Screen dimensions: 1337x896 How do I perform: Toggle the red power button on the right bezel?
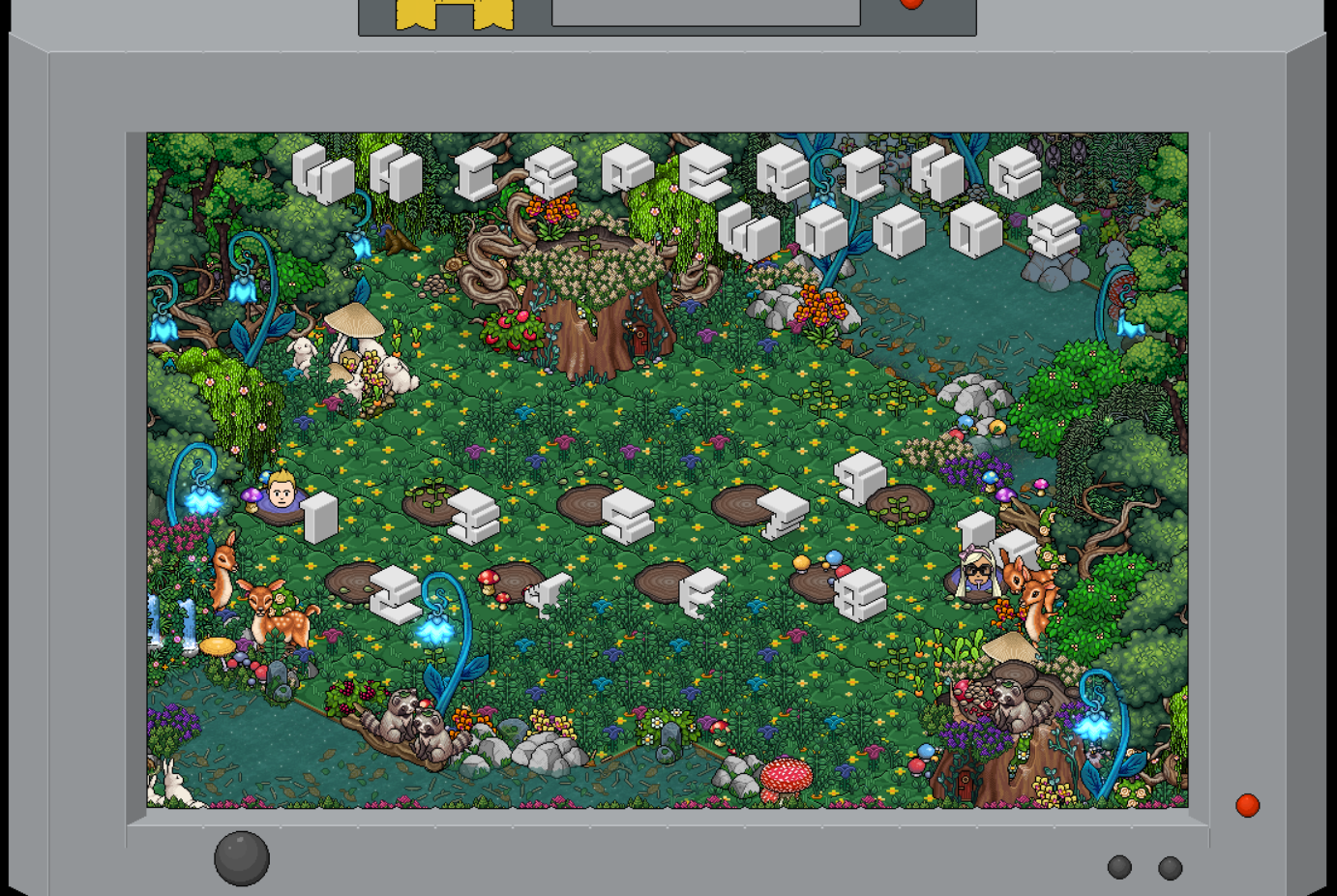(1248, 802)
